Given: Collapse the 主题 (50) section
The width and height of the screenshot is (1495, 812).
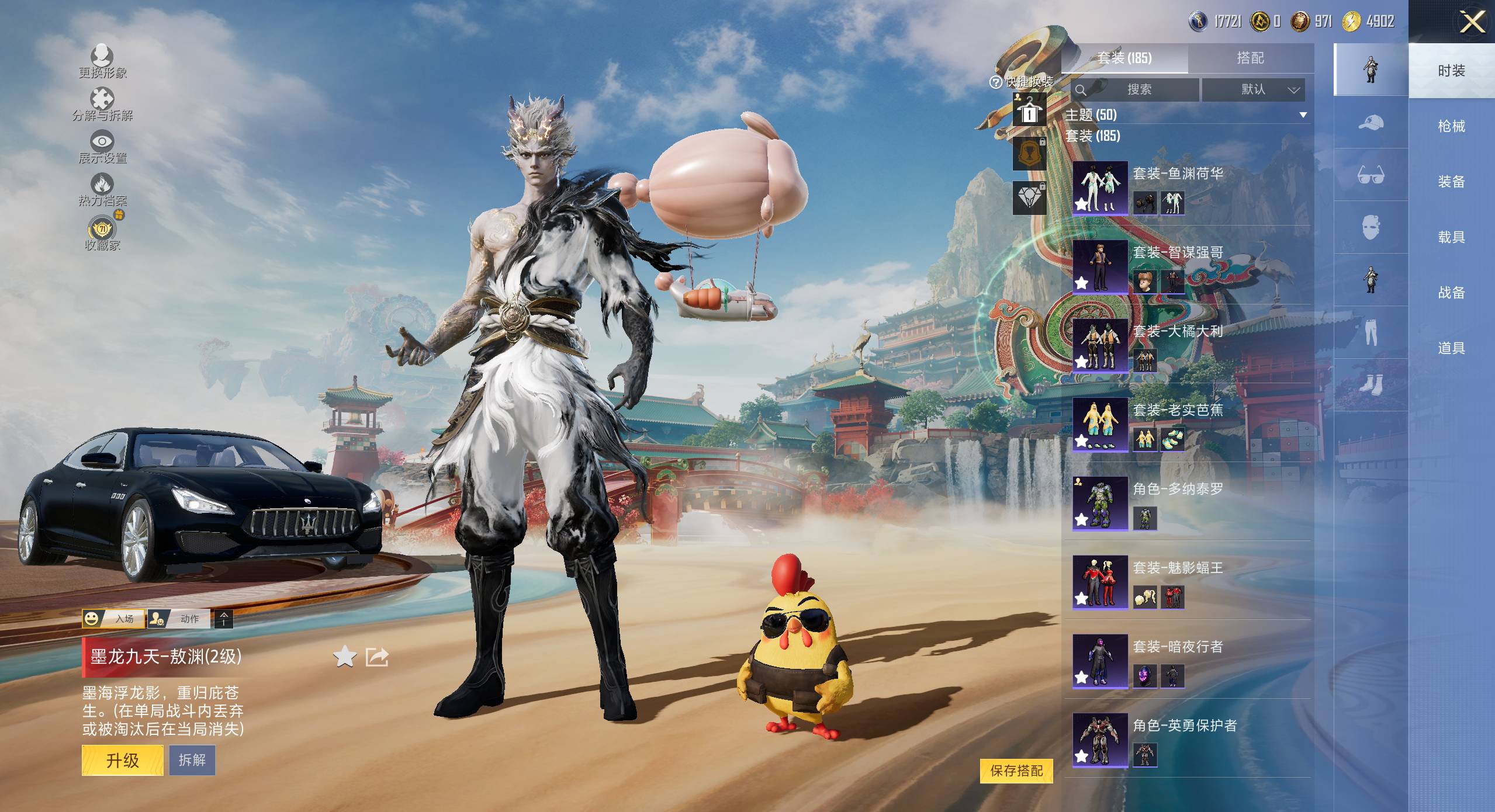Looking at the screenshot, I should [1303, 115].
